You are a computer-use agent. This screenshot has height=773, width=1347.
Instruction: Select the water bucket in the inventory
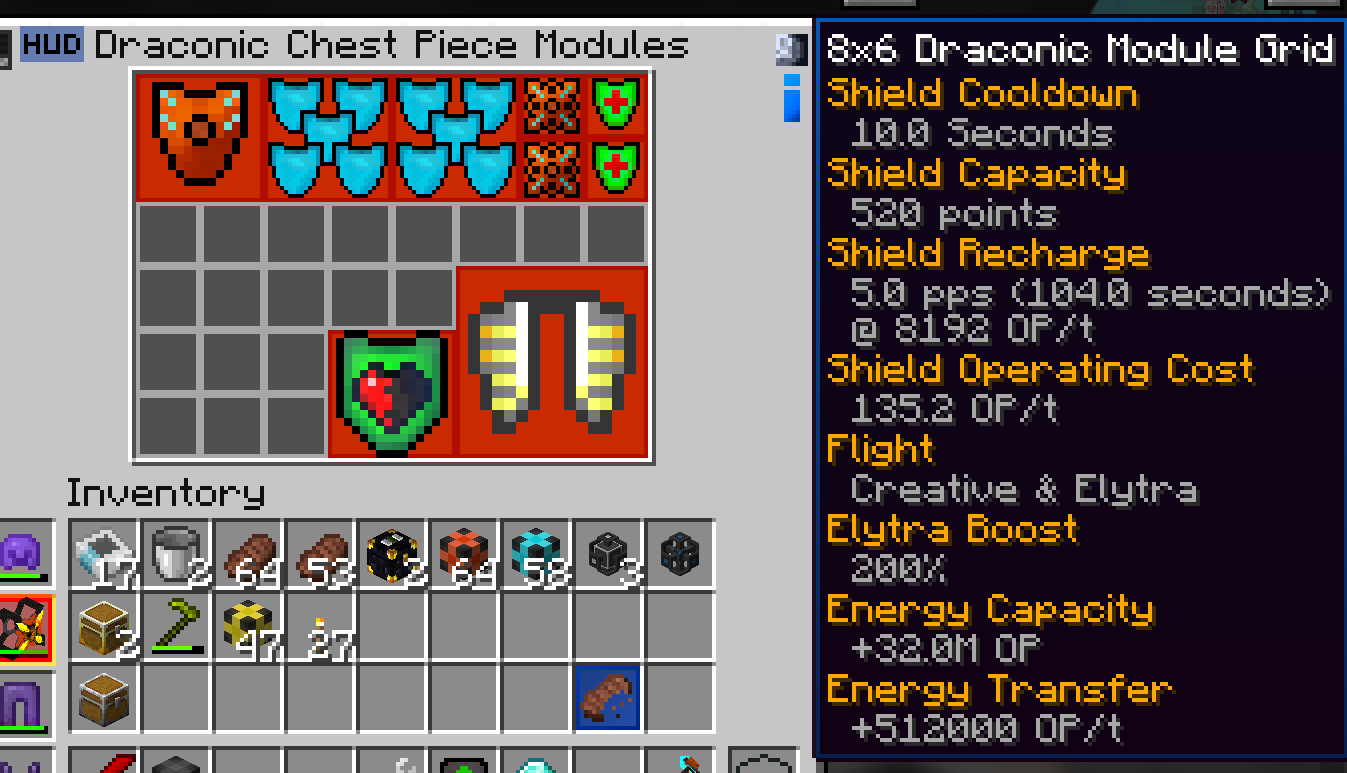click(x=103, y=553)
